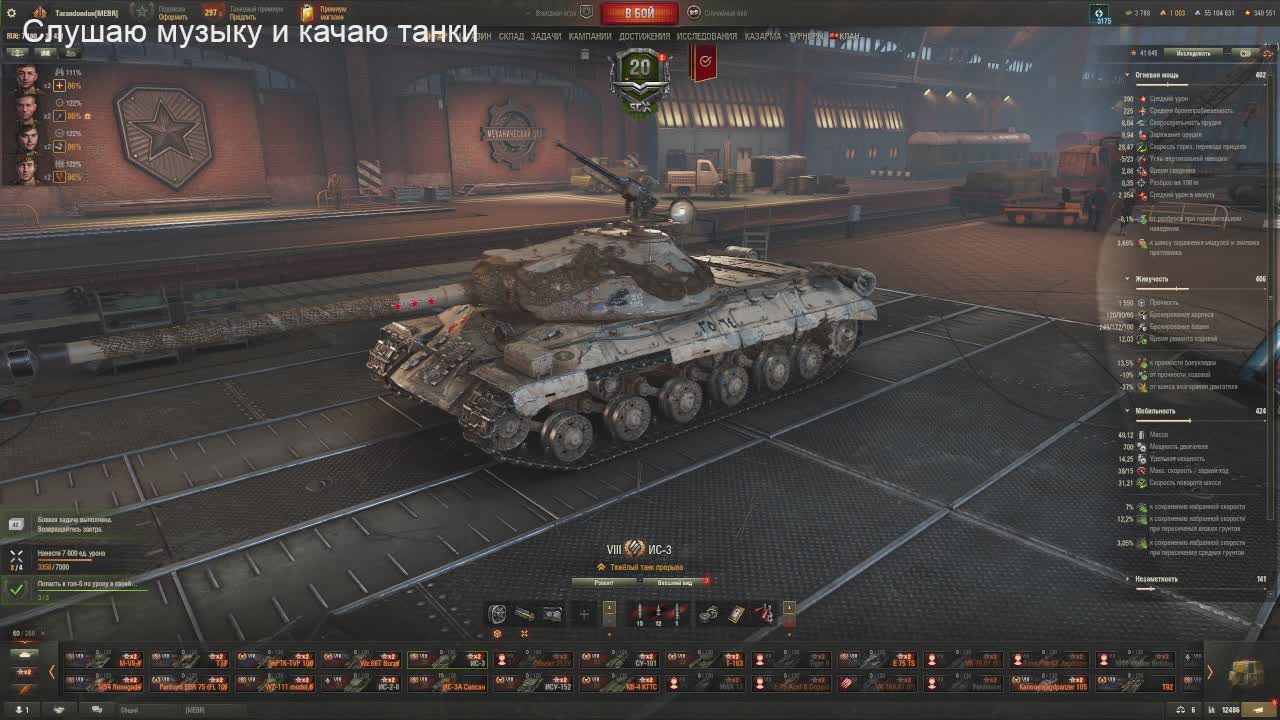Screen dimensions: 1280x720
Task: Select the Kanonenjagdpanzer 105 tank card
Action: click(x=1049, y=684)
